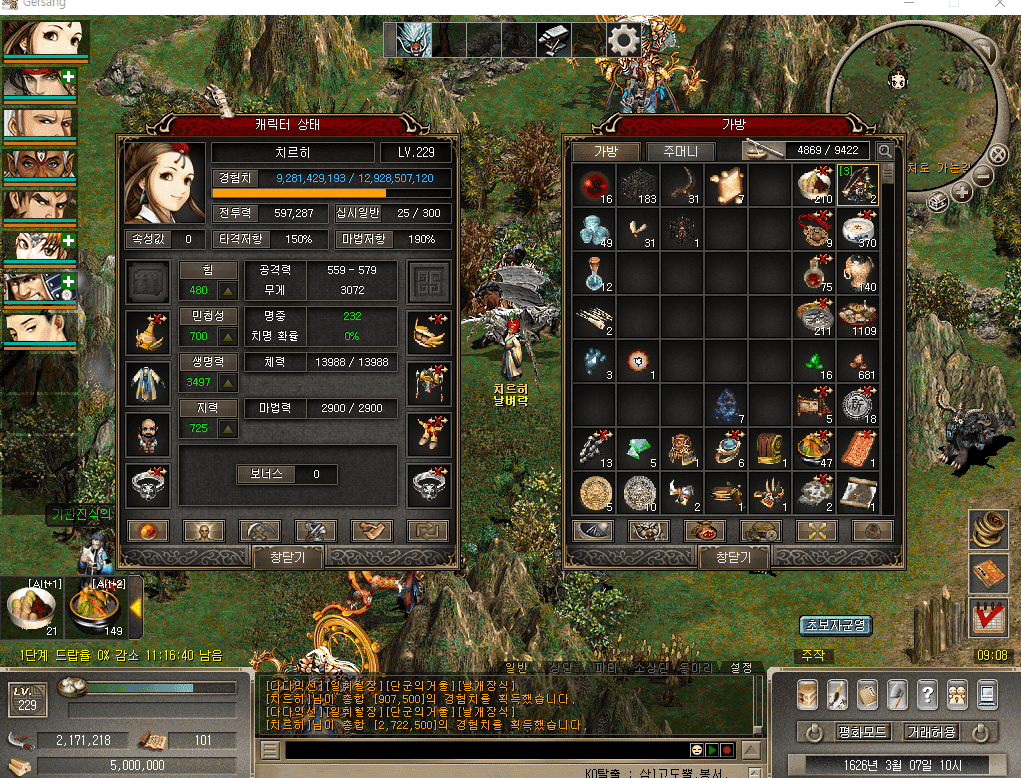Open the 설정 chat settings tab
Viewport: 1021px width, 778px height.
[x=741, y=667]
